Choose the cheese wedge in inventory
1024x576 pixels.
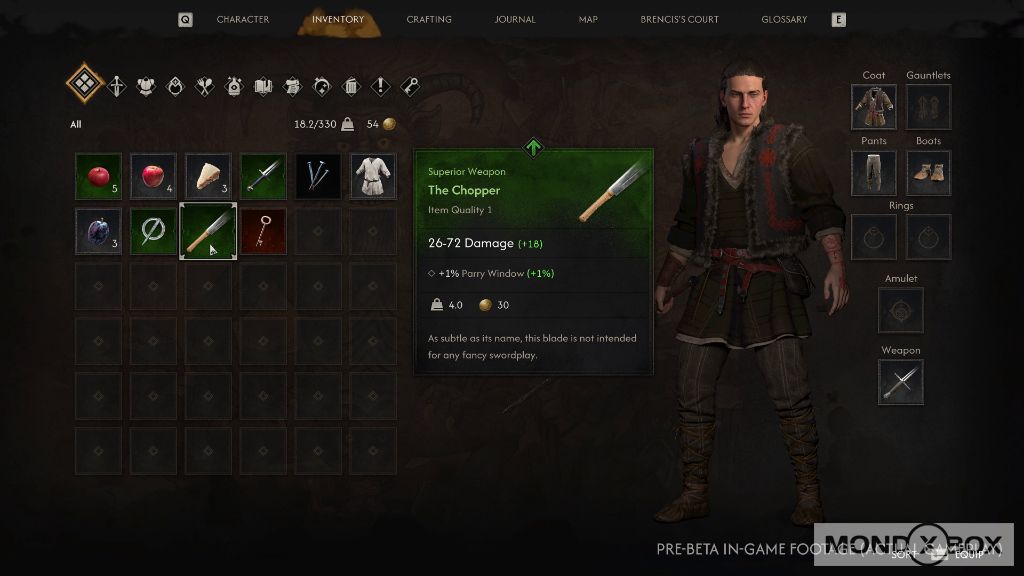(208, 176)
